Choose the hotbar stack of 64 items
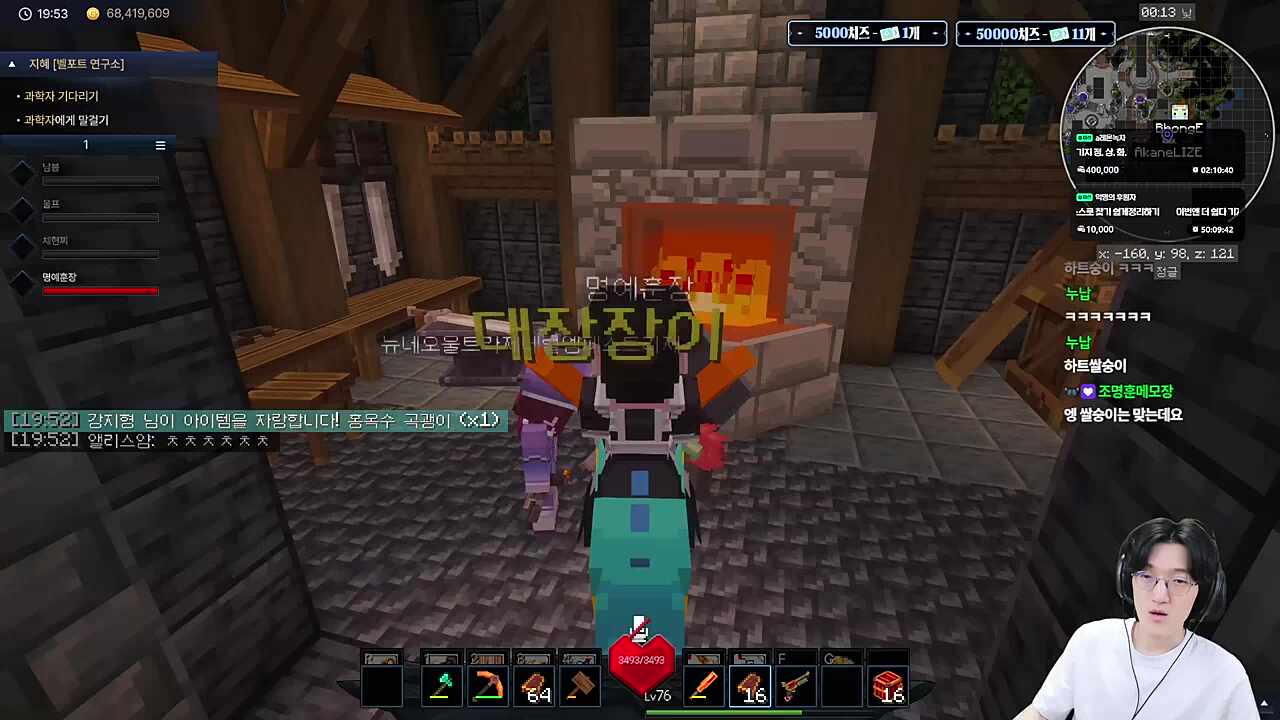 pyautogui.click(x=534, y=687)
